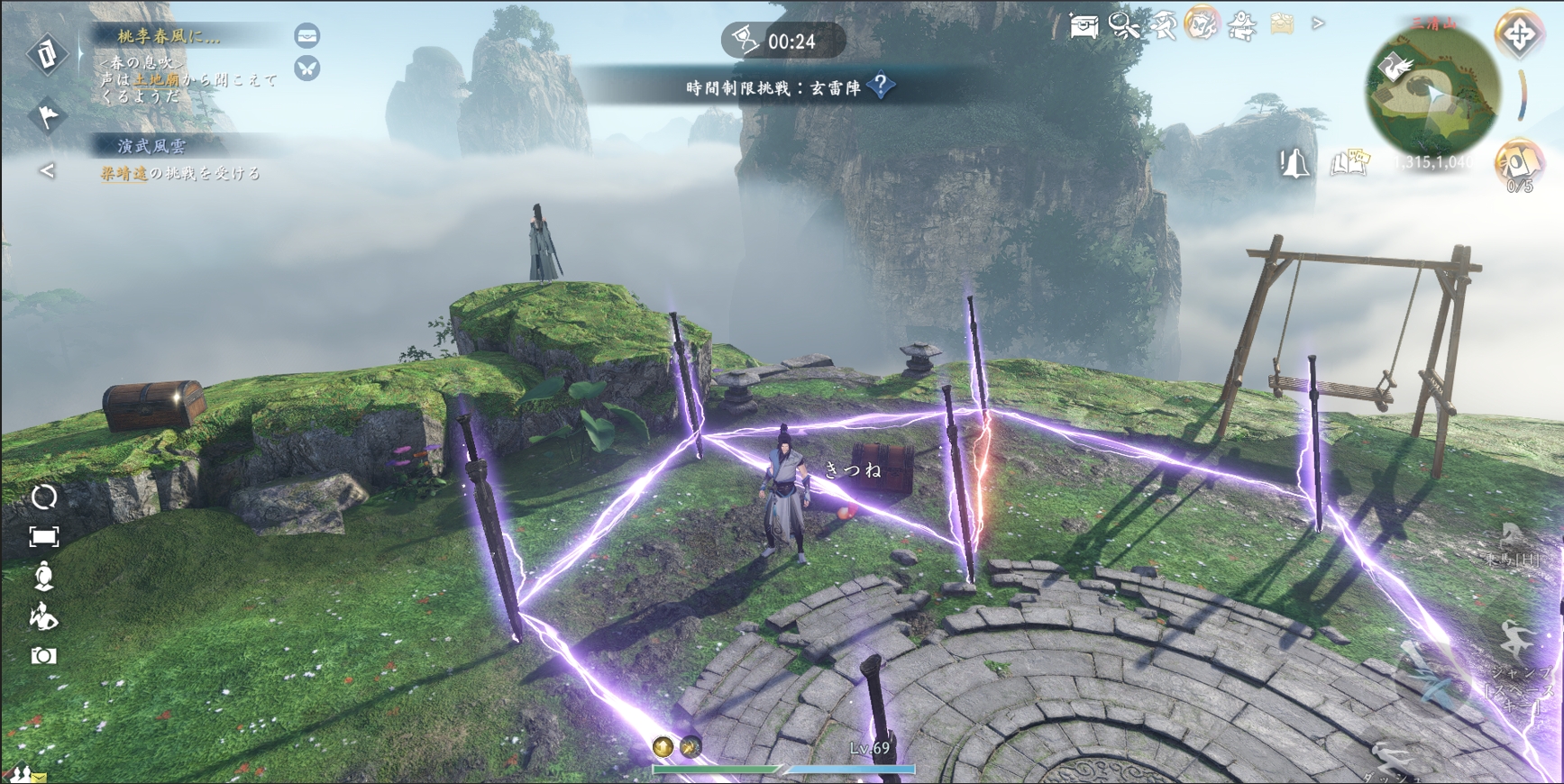Show help for 時間制限挑戦：玄雷陣 question mark

click(881, 87)
